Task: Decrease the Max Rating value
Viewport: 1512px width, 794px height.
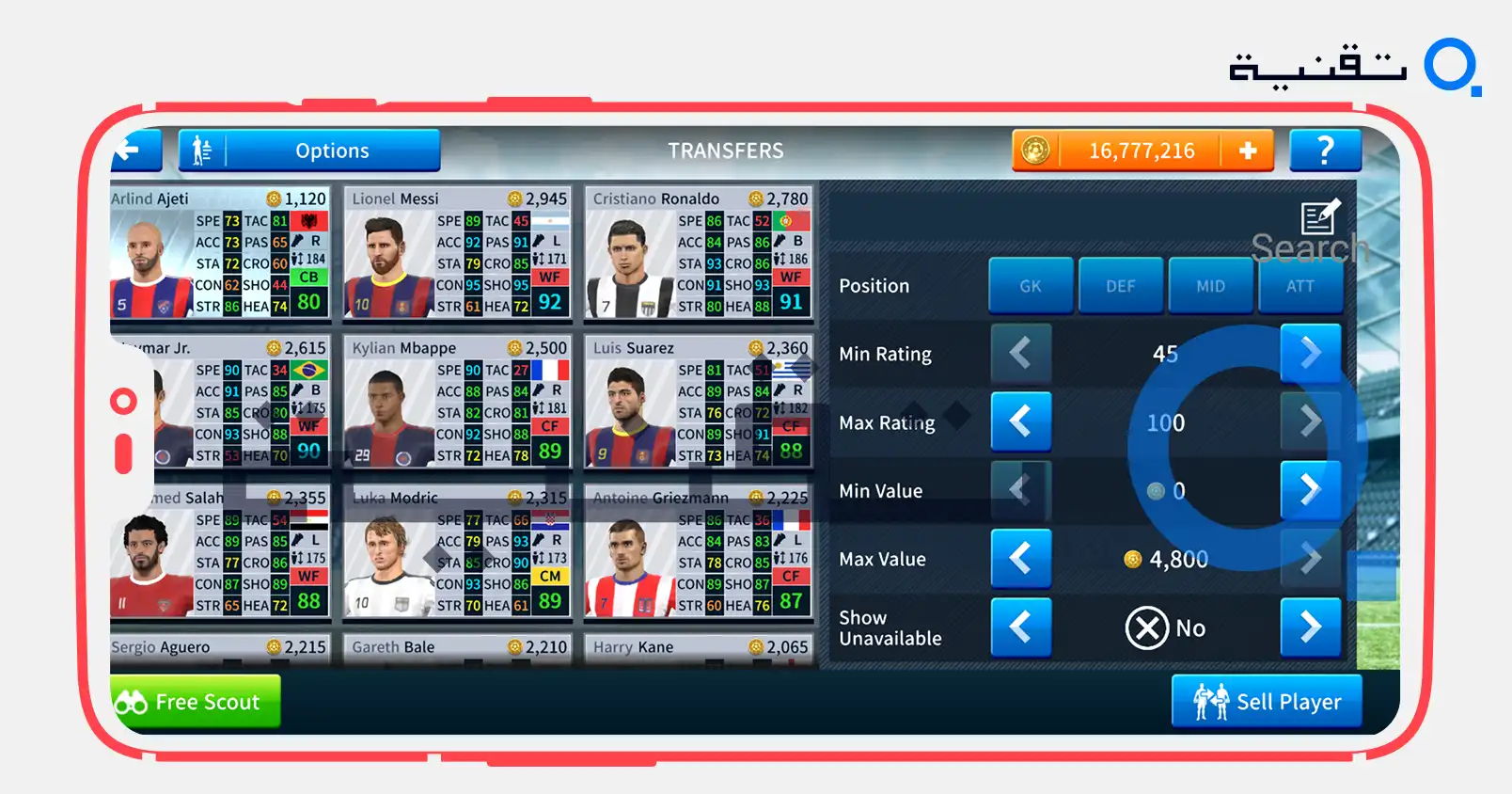Action: pos(1021,421)
